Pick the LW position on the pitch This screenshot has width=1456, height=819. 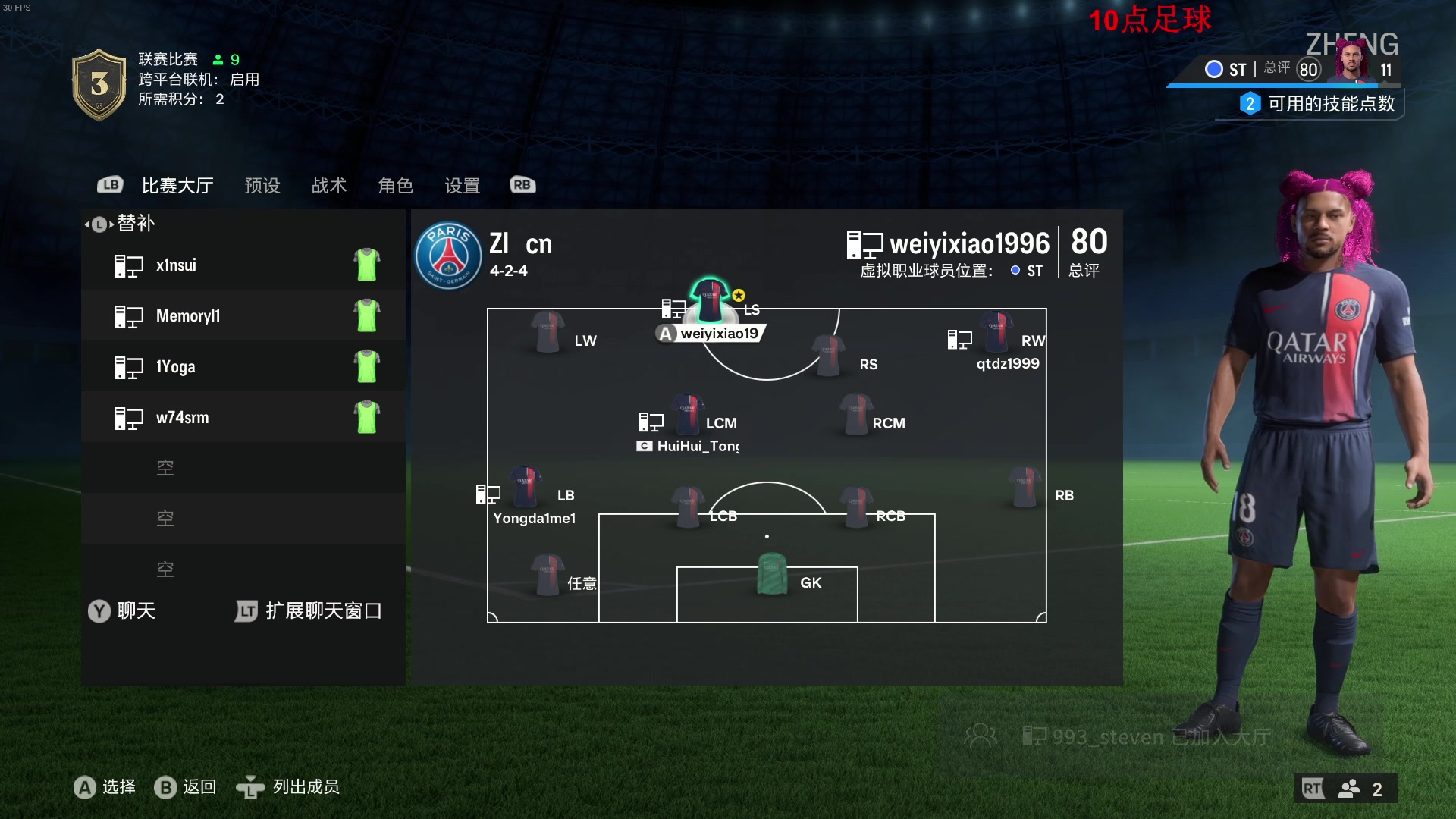(548, 334)
